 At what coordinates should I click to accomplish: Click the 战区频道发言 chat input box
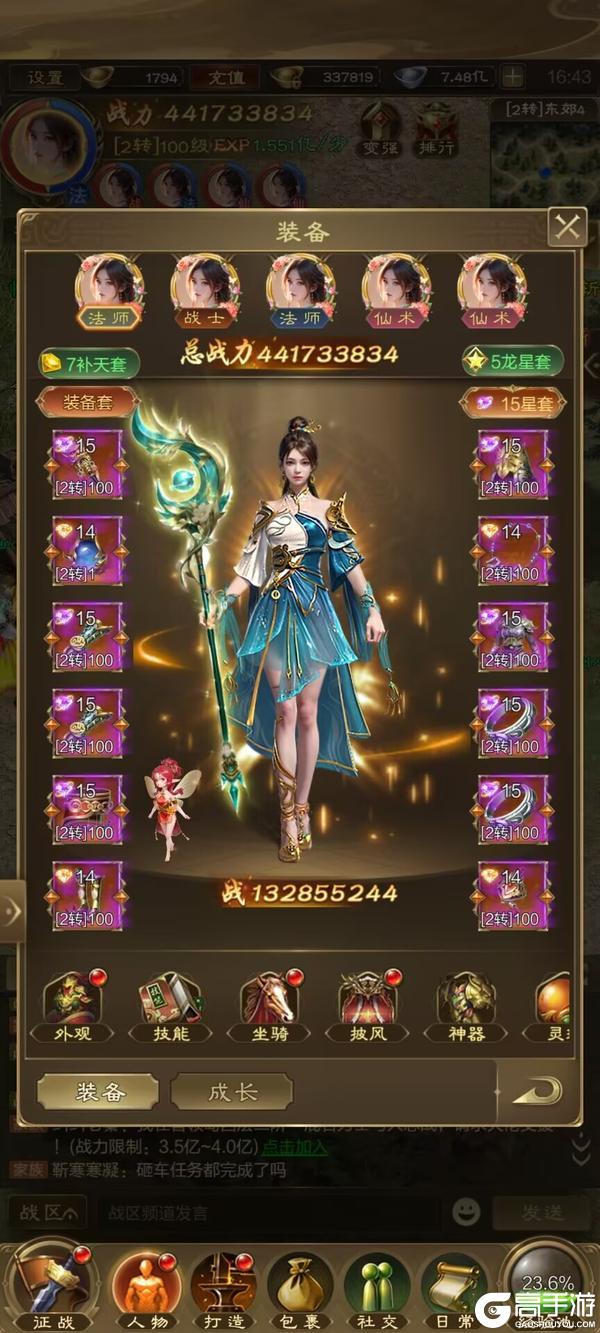click(x=270, y=1213)
